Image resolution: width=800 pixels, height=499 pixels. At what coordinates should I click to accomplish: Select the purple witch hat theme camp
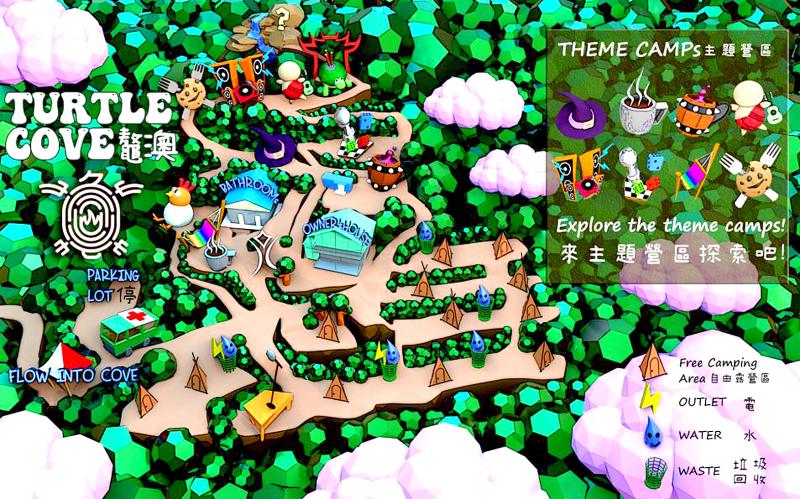(x=577, y=112)
